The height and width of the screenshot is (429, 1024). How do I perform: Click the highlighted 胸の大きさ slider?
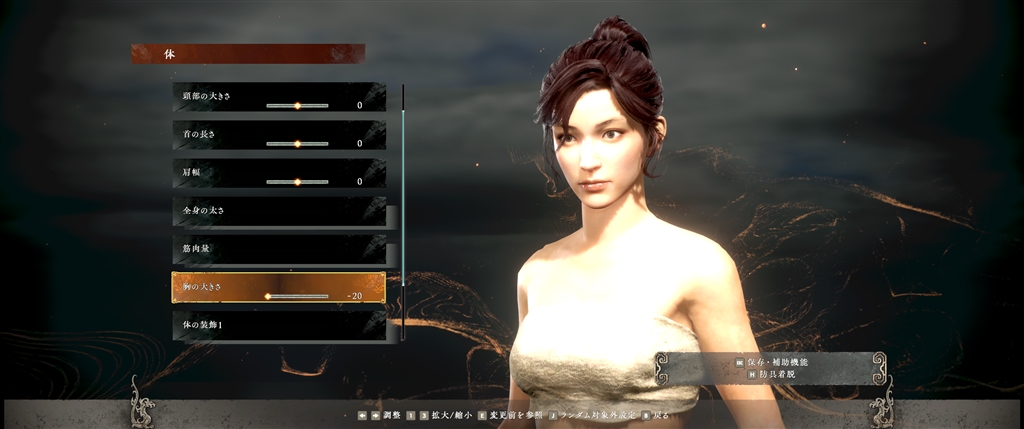tap(297, 296)
